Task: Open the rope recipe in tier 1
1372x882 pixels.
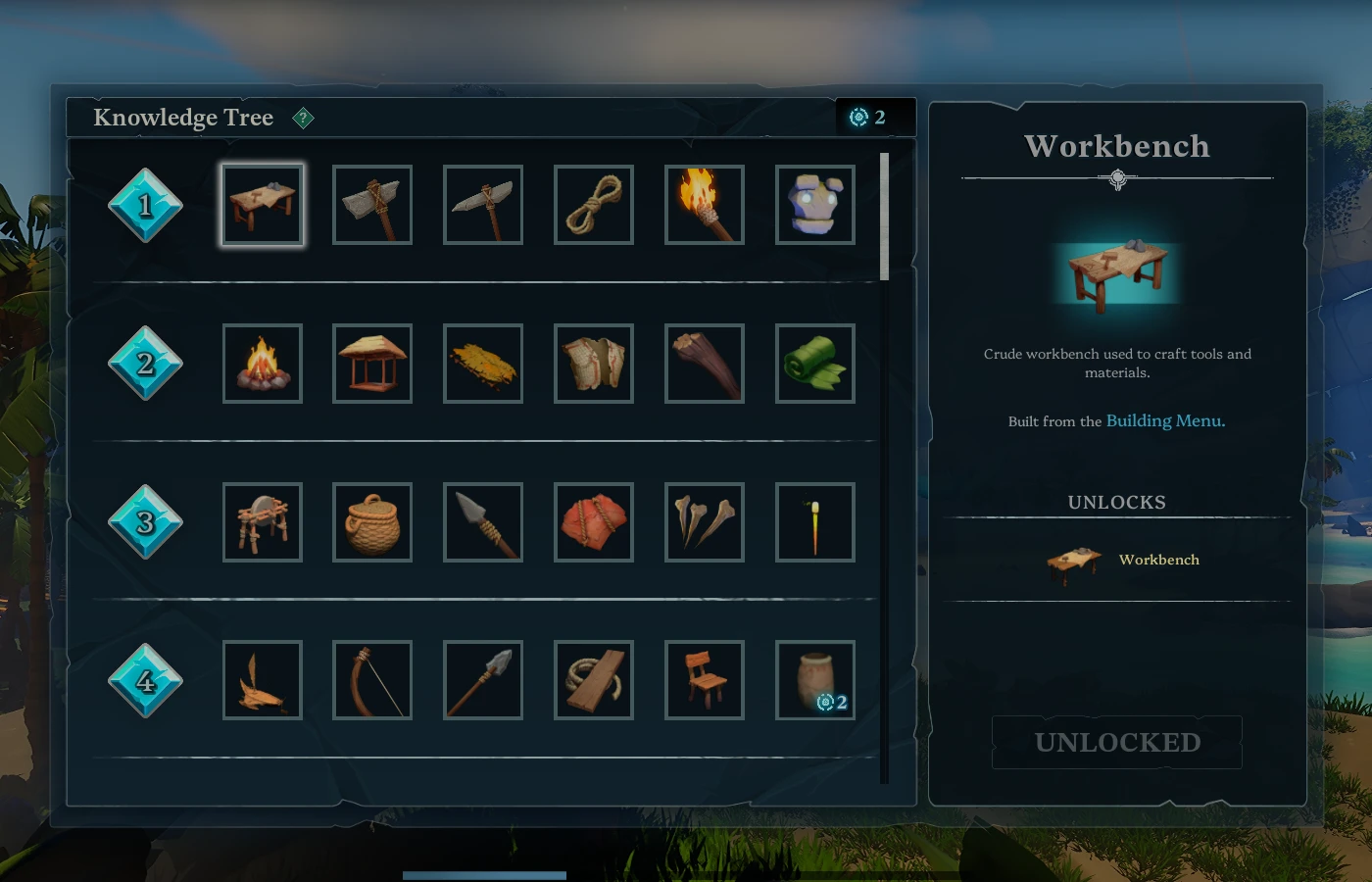Action: click(x=593, y=204)
